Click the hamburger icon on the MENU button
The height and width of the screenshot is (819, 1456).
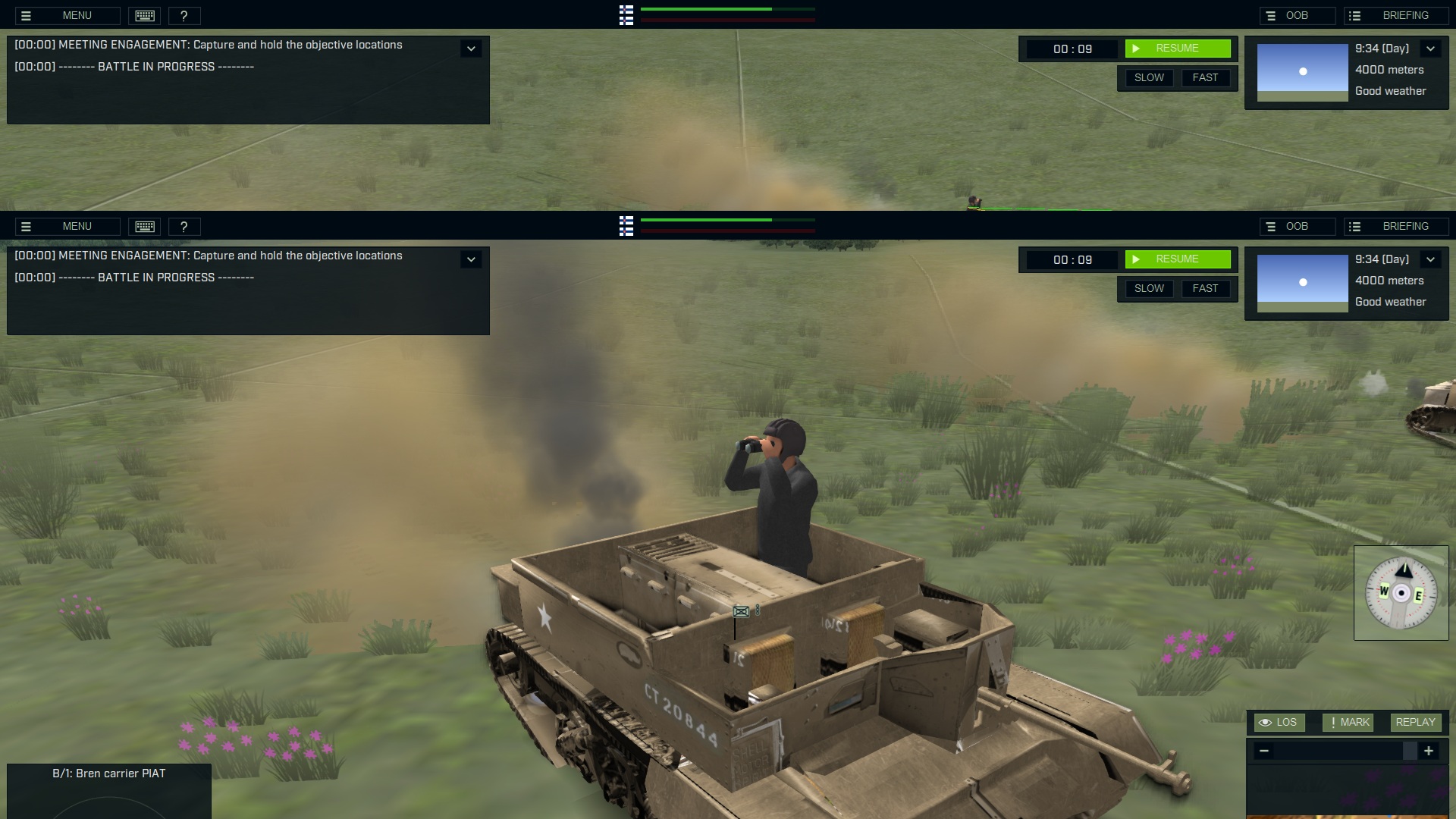[x=27, y=15]
